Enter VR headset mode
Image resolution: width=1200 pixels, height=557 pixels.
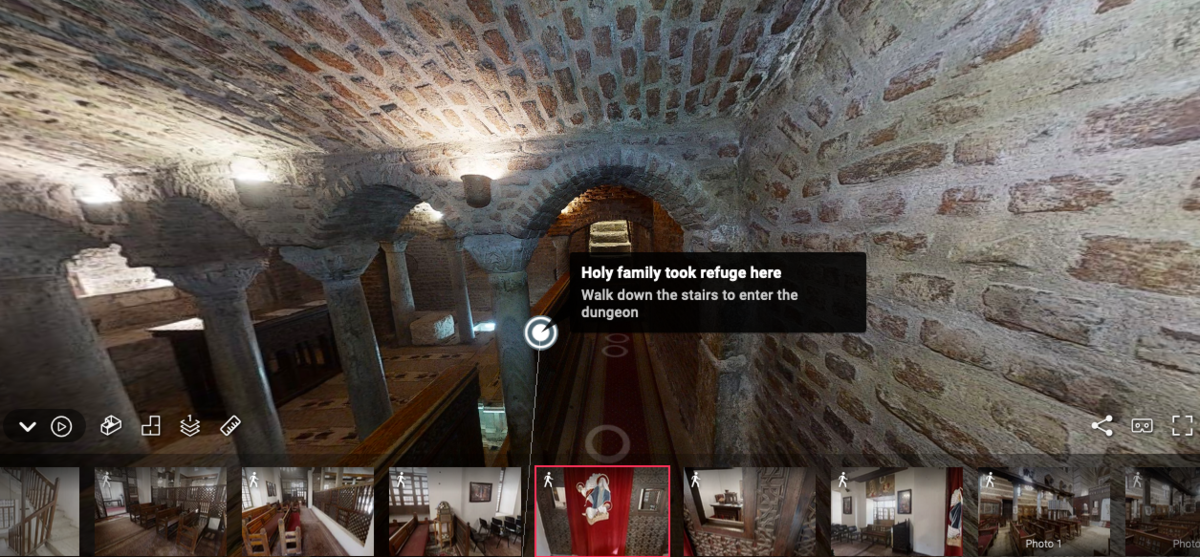coord(1142,426)
